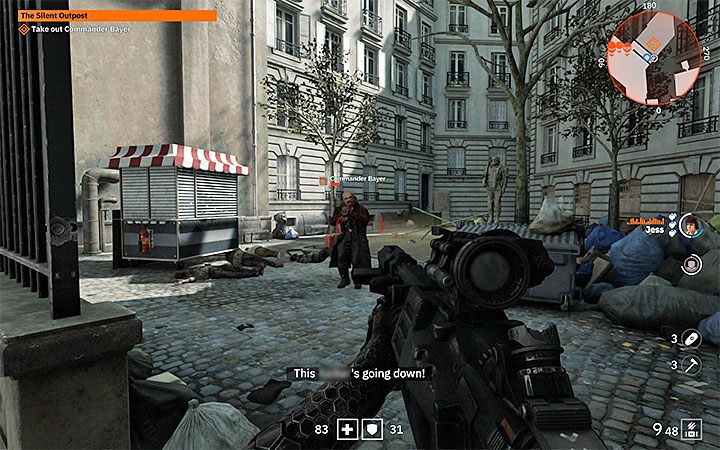Select Jess's co-op partner portrait
The height and width of the screenshot is (450, 720).
click(x=688, y=227)
